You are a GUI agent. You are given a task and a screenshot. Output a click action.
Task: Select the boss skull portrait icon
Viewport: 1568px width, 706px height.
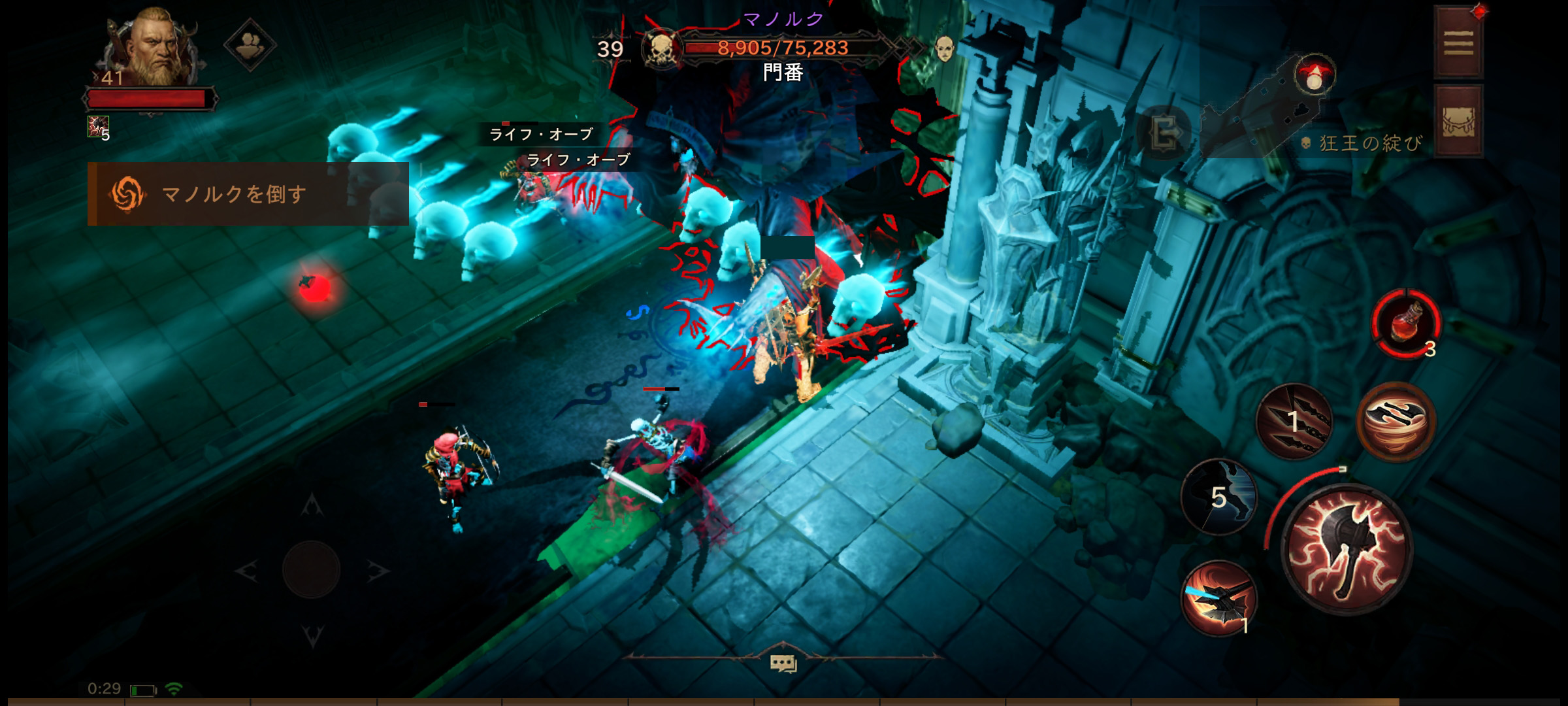coord(661,48)
